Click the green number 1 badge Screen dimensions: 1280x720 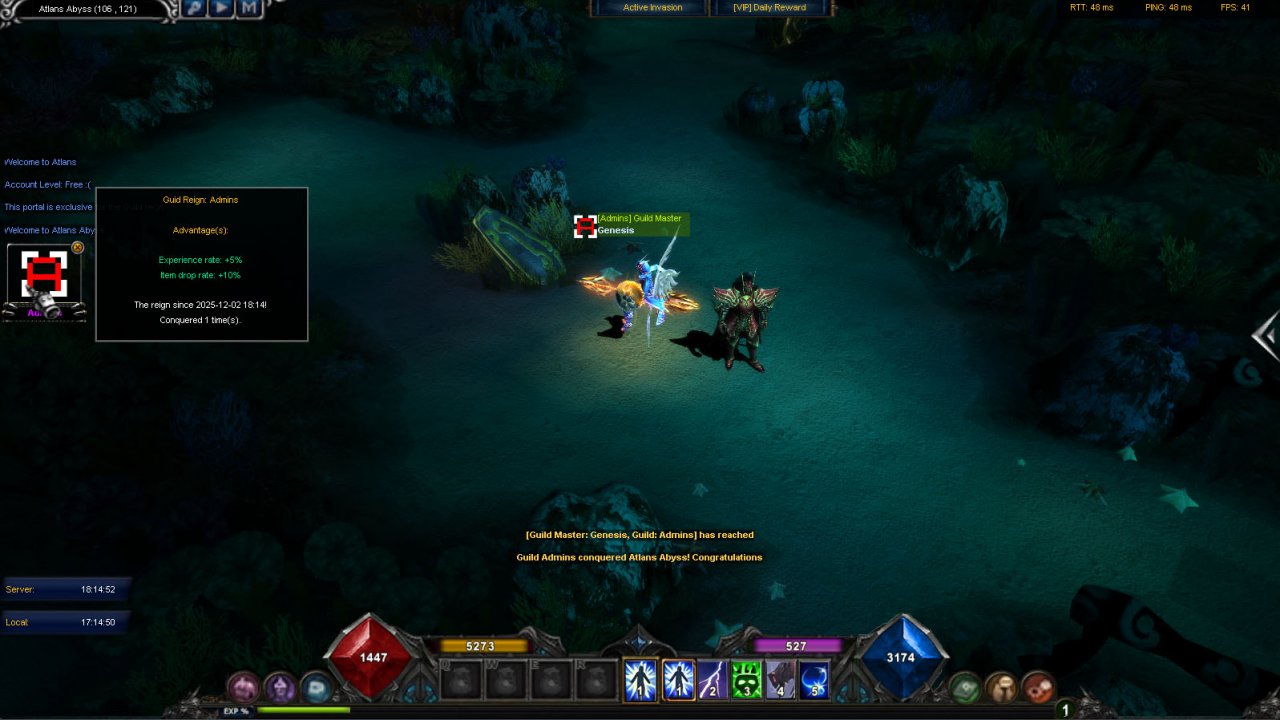click(x=1066, y=710)
